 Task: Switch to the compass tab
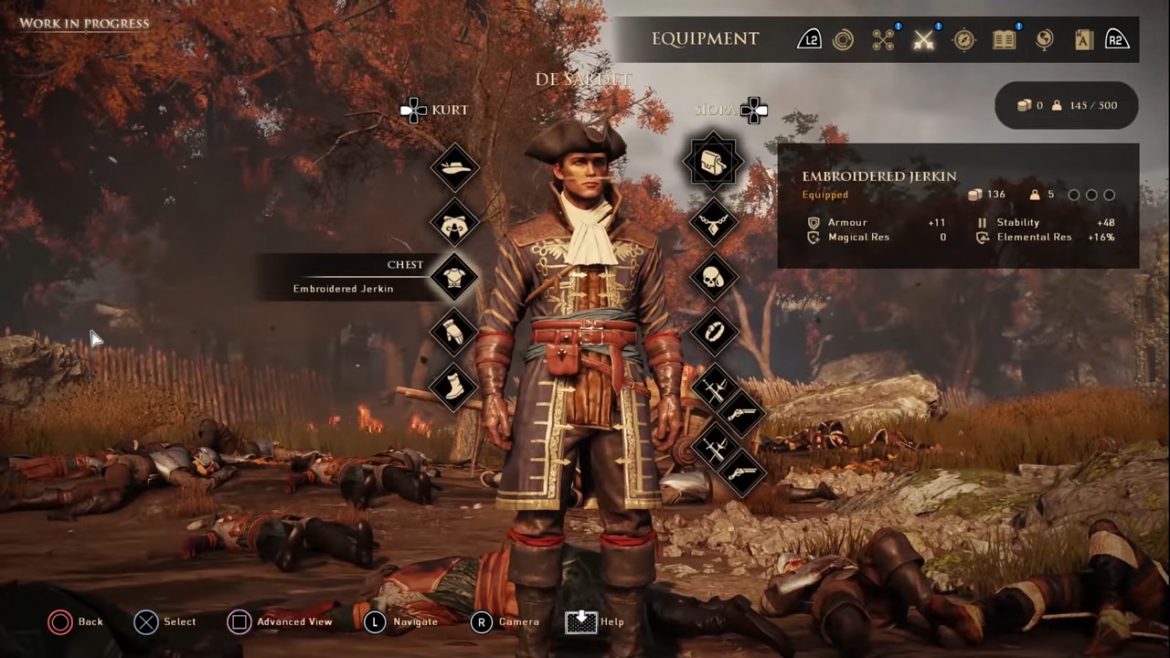pos(963,40)
